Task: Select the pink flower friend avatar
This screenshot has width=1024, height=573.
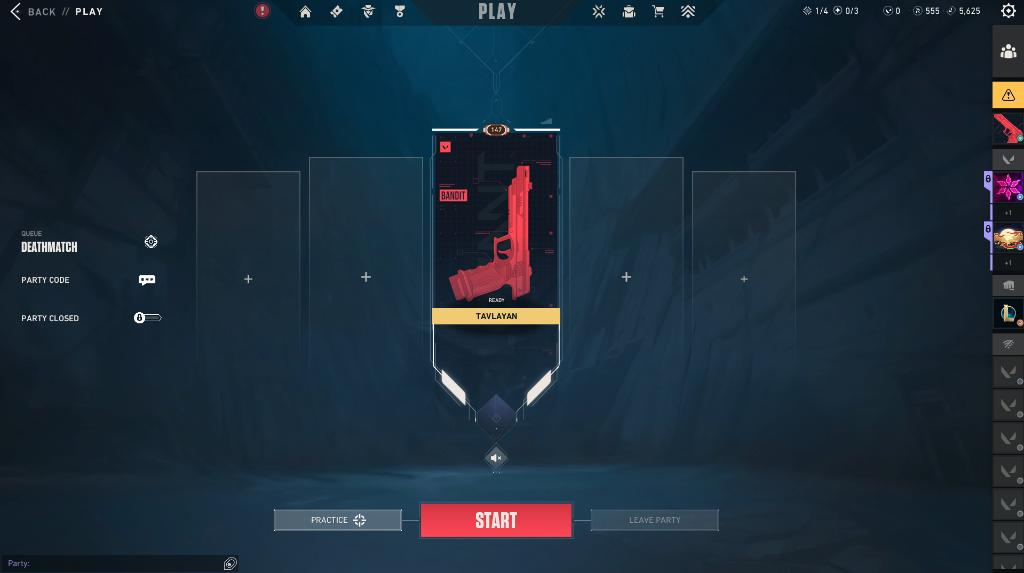Action: pos(1008,187)
